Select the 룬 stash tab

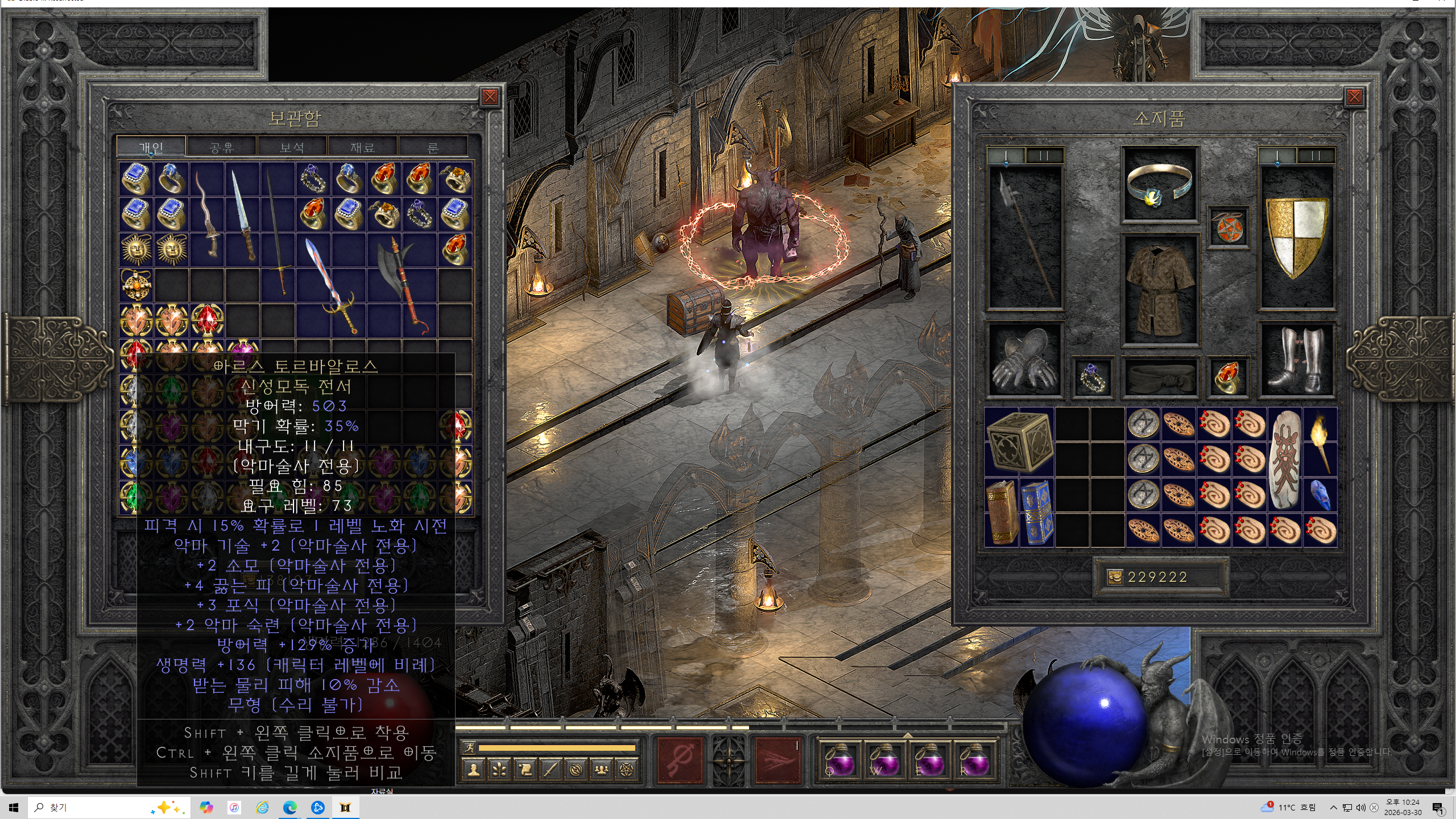click(x=433, y=147)
